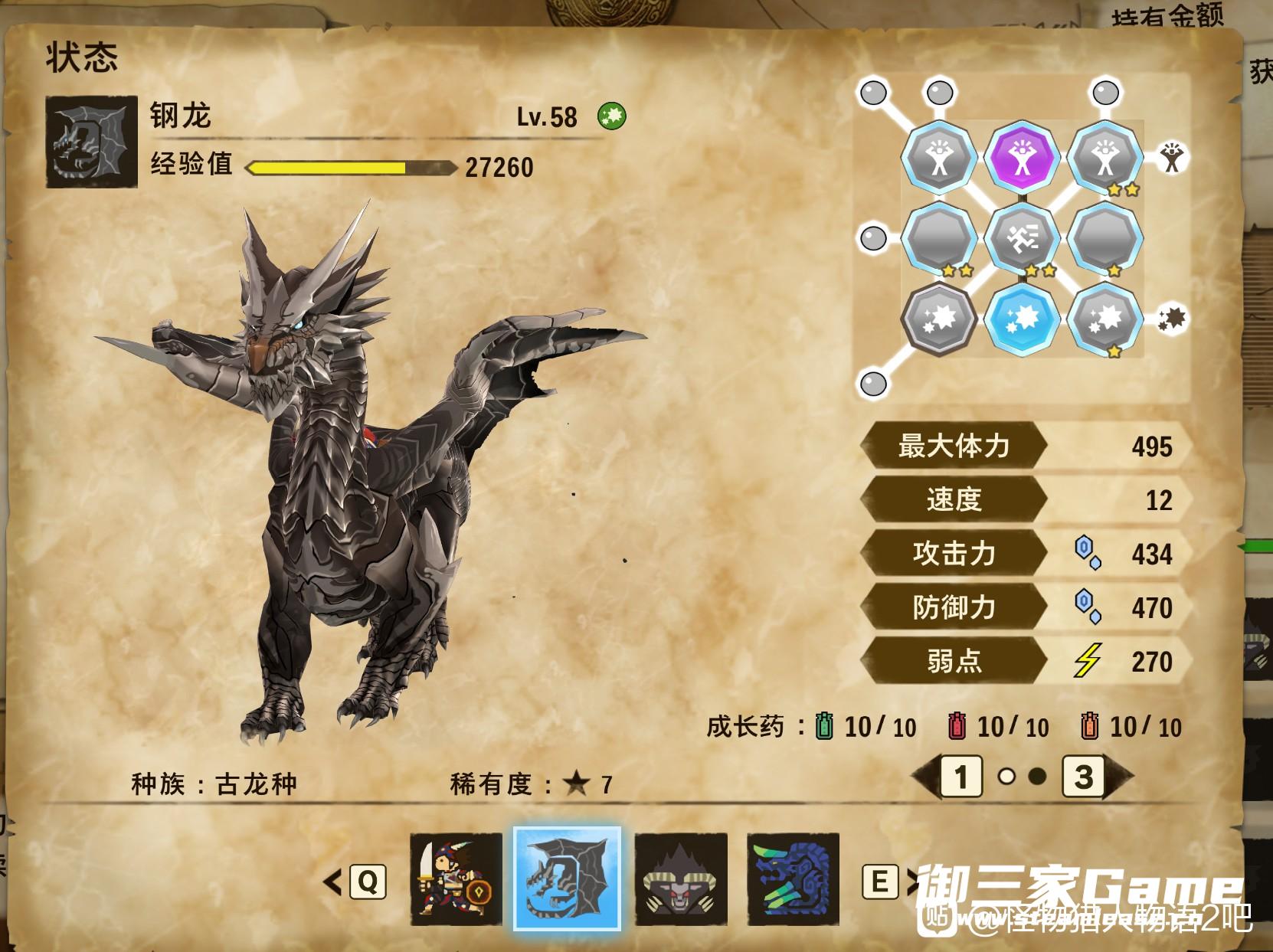Screen dimensions: 1273x952
Task: Select the purple power gene
Action: click(x=1022, y=158)
